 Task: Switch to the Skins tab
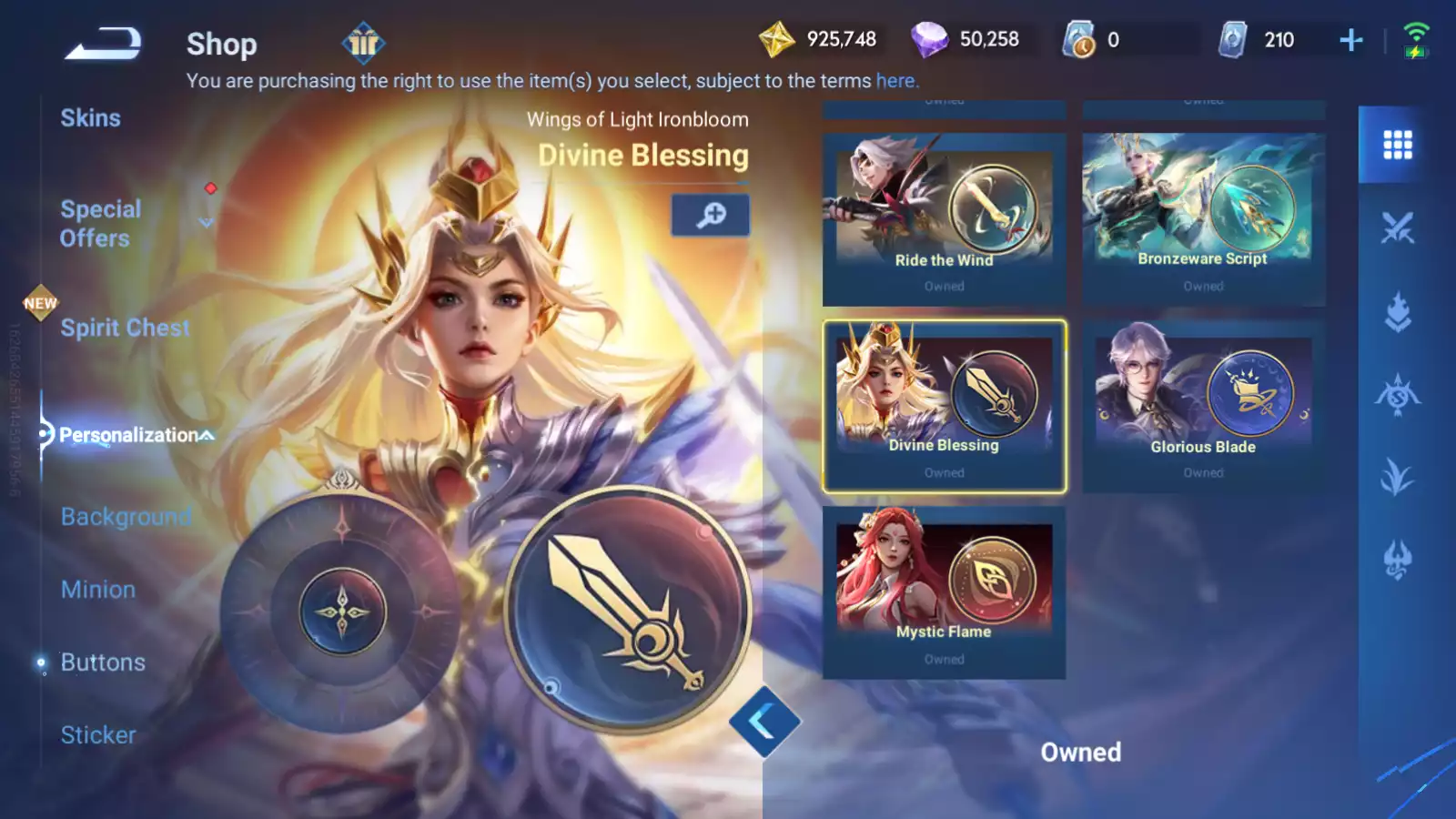[91, 117]
